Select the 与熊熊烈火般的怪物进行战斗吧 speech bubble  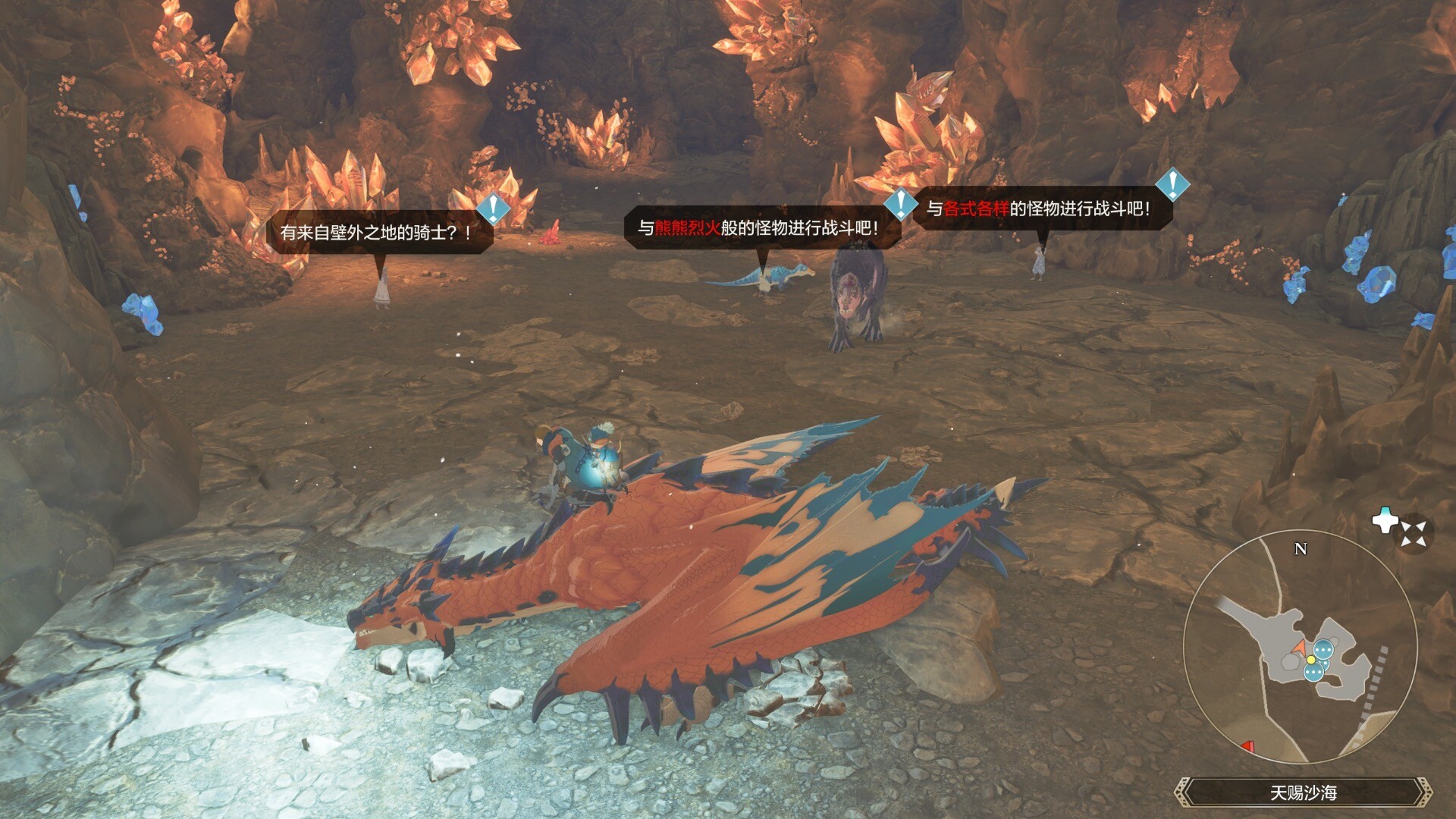(758, 227)
